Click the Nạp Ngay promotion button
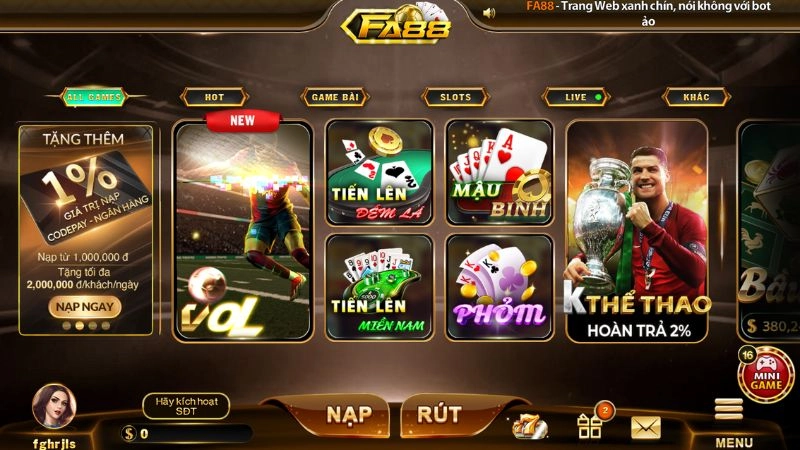The image size is (800, 450). (84, 306)
